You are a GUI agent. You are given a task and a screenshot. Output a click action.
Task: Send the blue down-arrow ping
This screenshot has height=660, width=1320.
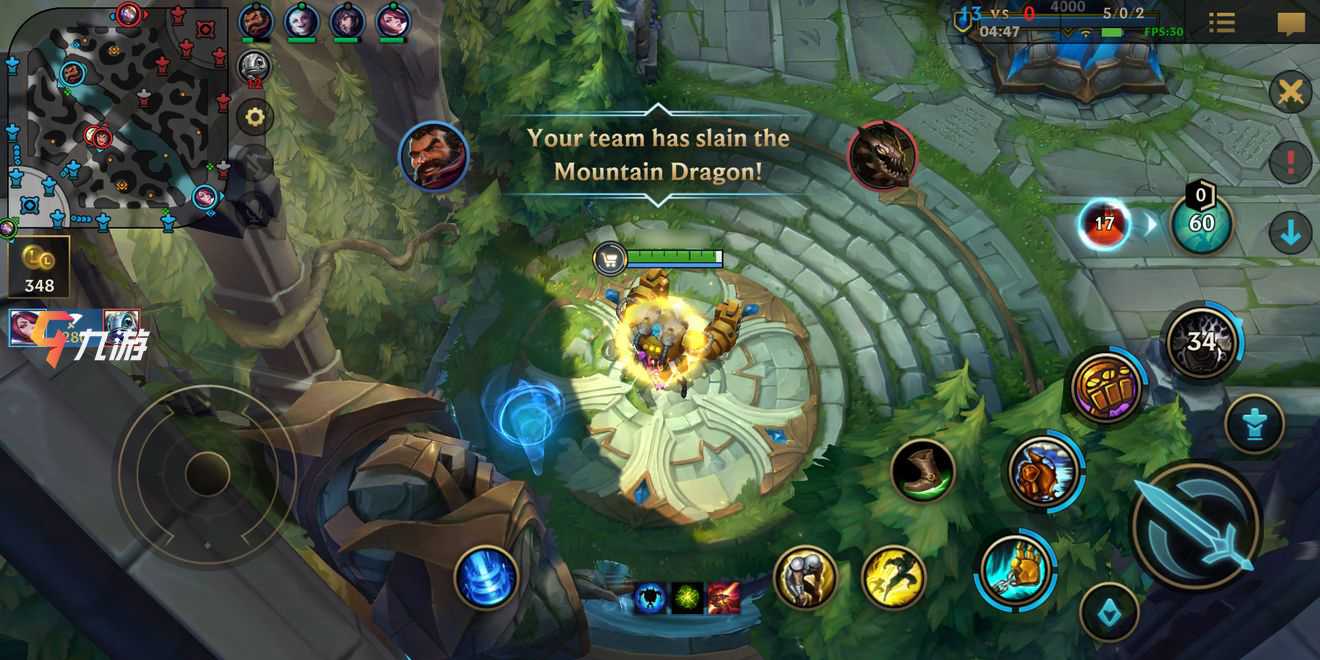(x=1290, y=233)
